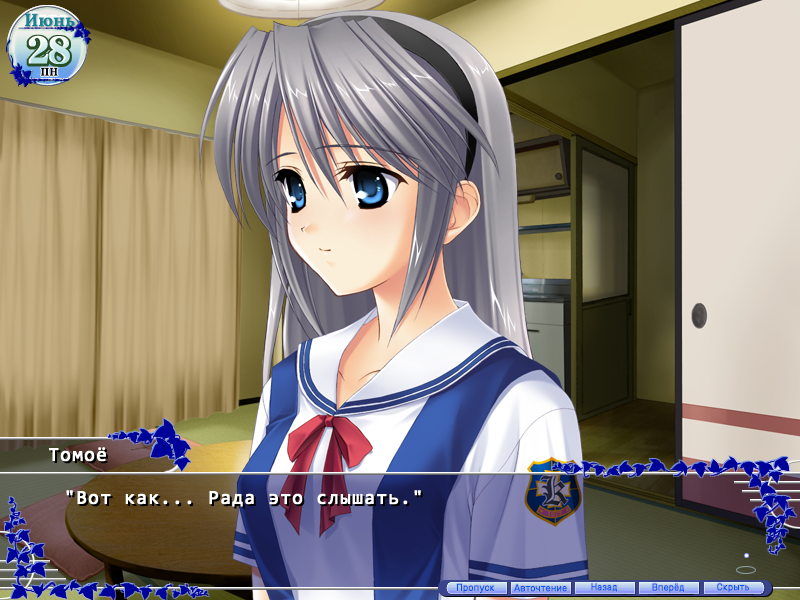800x600 pixels.
Task: Advance with the Вперёд button
Action: click(668, 588)
